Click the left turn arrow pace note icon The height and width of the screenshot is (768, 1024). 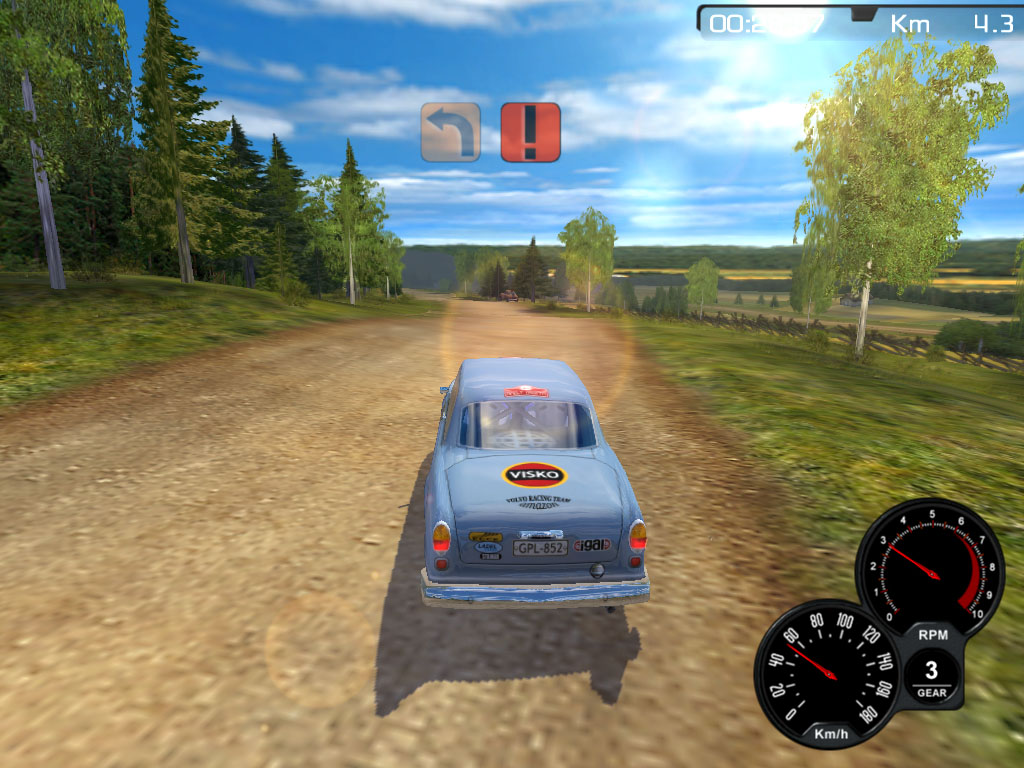tap(450, 132)
